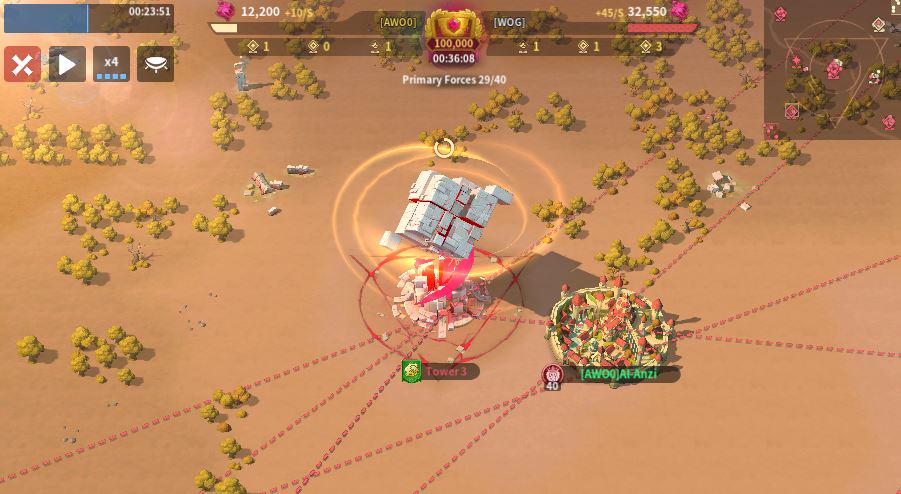Toggle the camera view icon
The width and height of the screenshot is (901, 494).
pos(155,65)
